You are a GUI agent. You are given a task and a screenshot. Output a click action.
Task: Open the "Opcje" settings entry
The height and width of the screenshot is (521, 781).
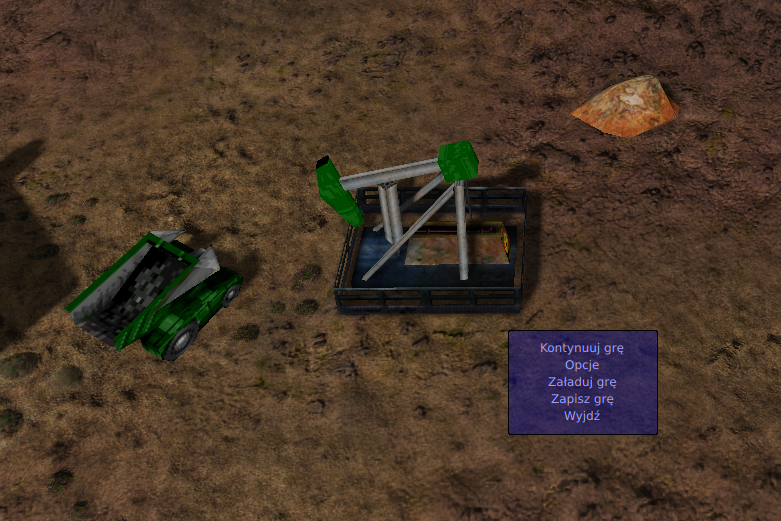click(x=582, y=365)
